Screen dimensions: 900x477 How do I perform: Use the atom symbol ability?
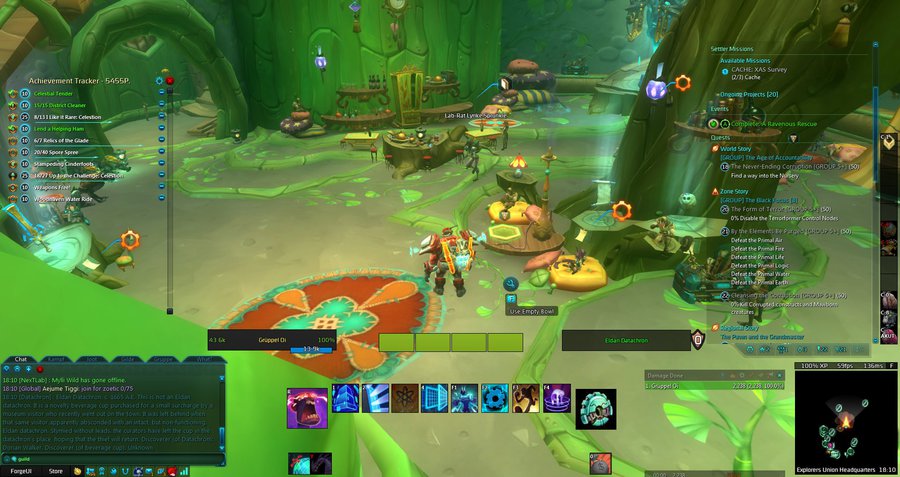click(405, 398)
